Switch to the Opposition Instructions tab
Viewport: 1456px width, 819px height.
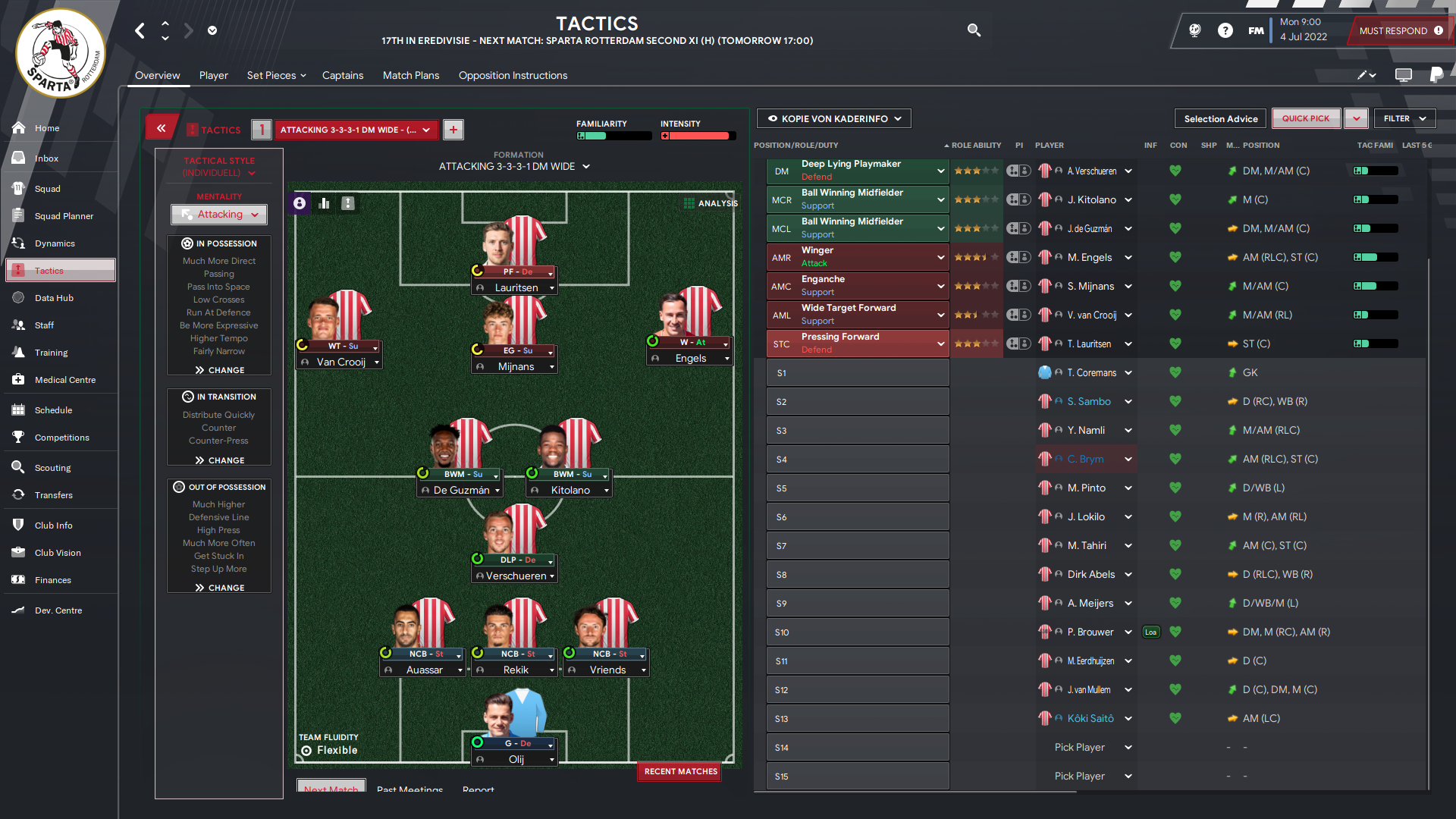[513, 75]
